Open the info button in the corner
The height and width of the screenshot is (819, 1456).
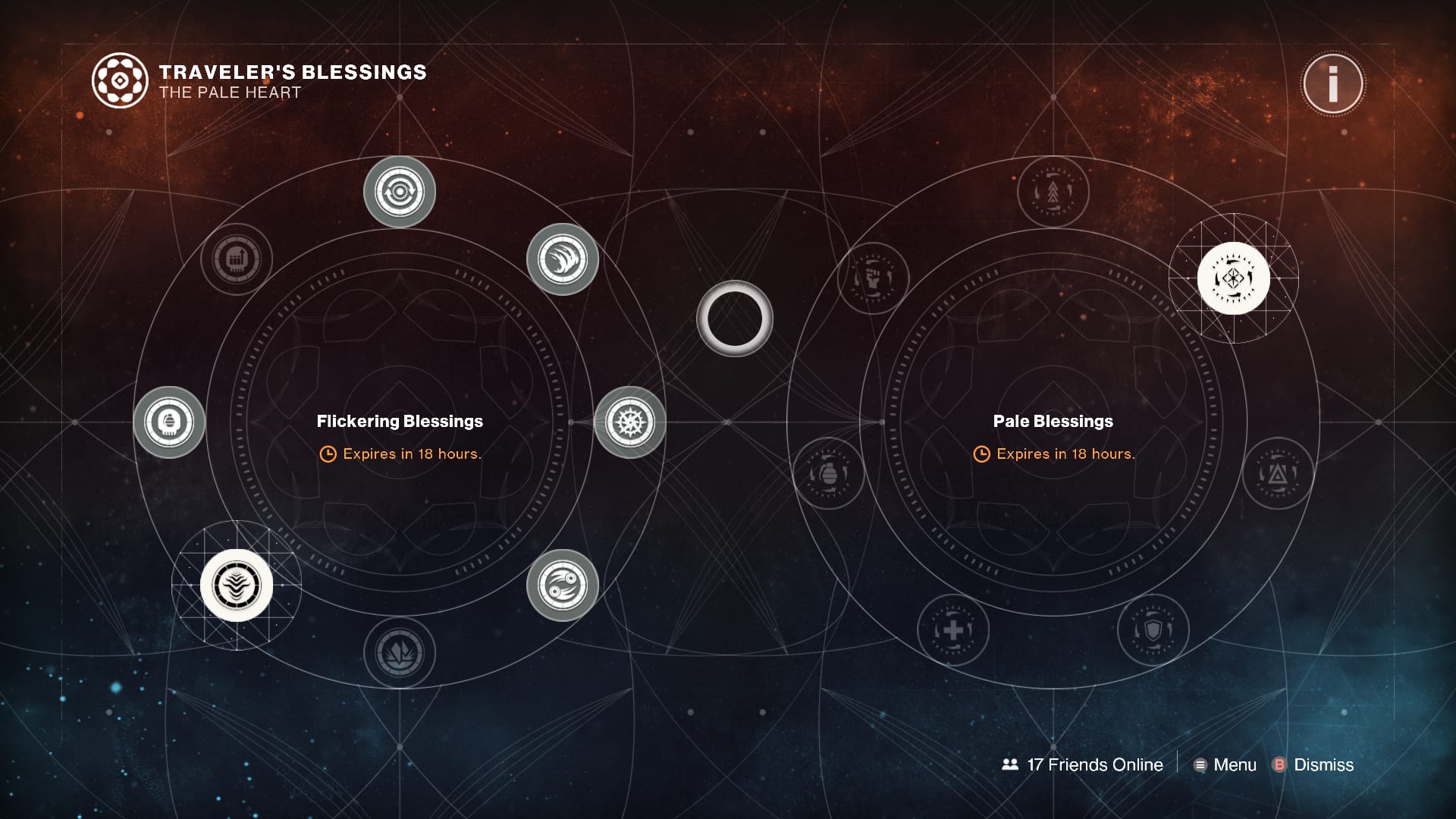coord(1332,83)
